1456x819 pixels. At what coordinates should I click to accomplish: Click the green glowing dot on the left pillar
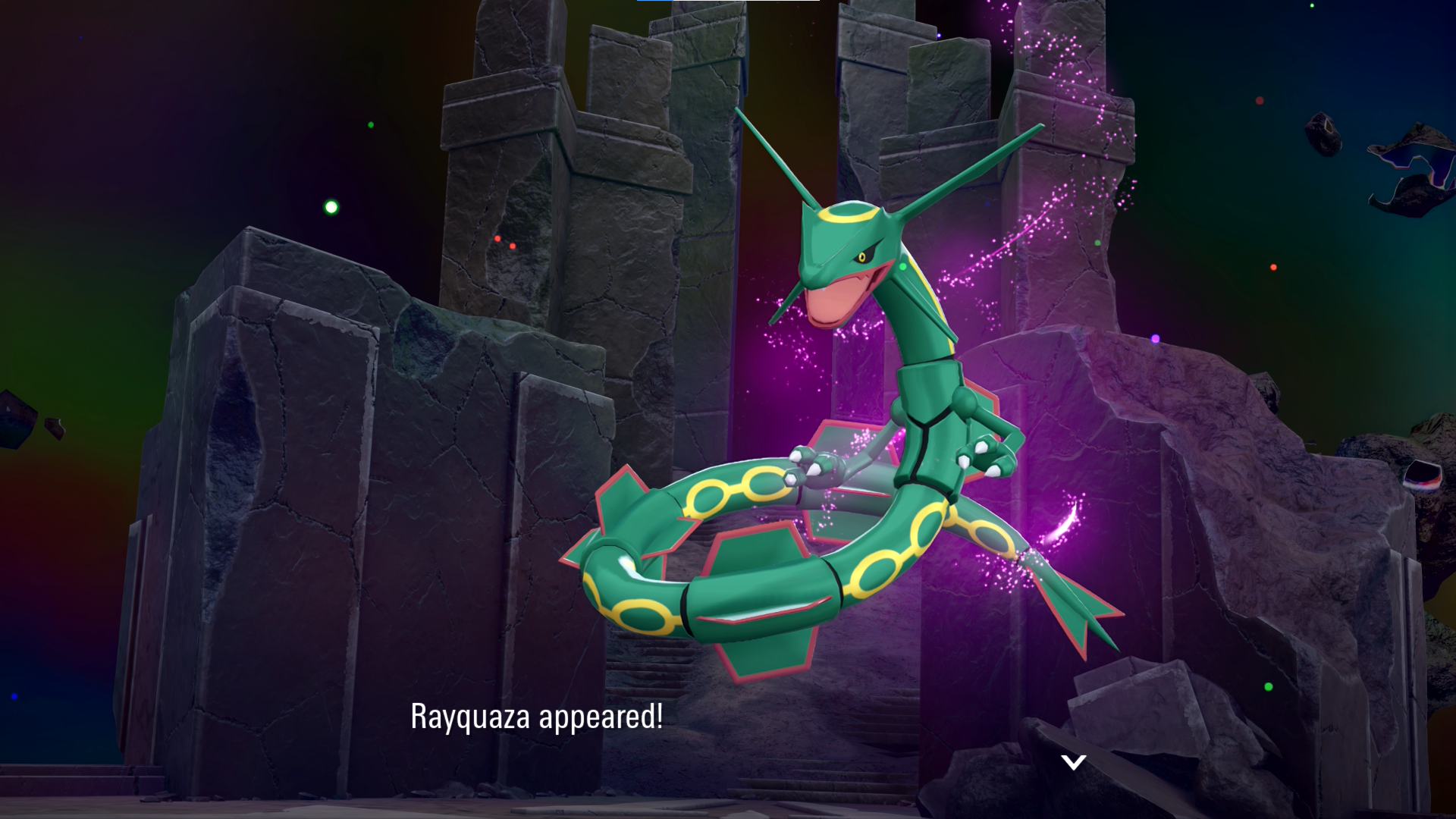(x=328, y=206)
